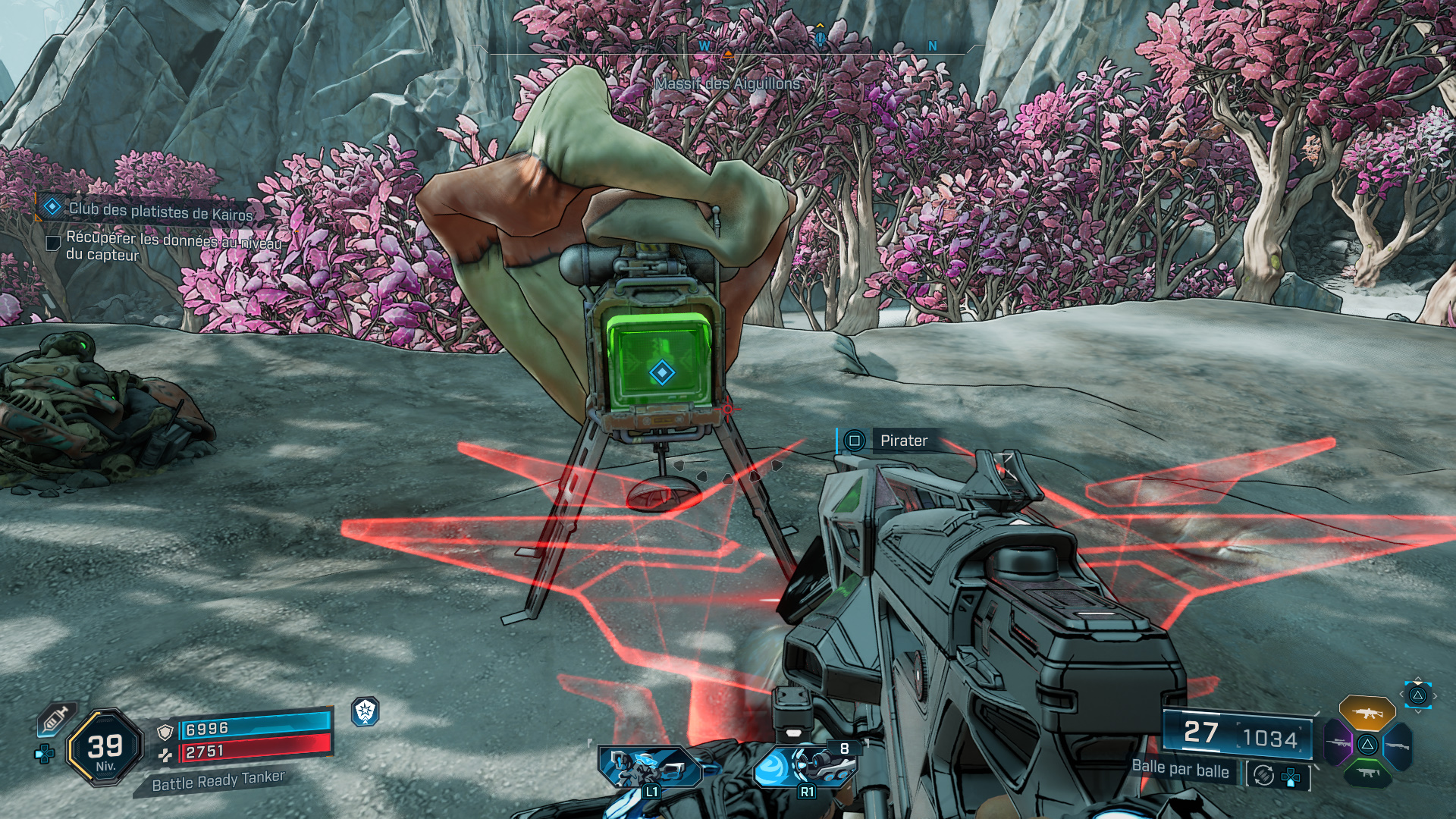
Task: Select the orange assault rifle weapon slot
Action: point(1367,714)
